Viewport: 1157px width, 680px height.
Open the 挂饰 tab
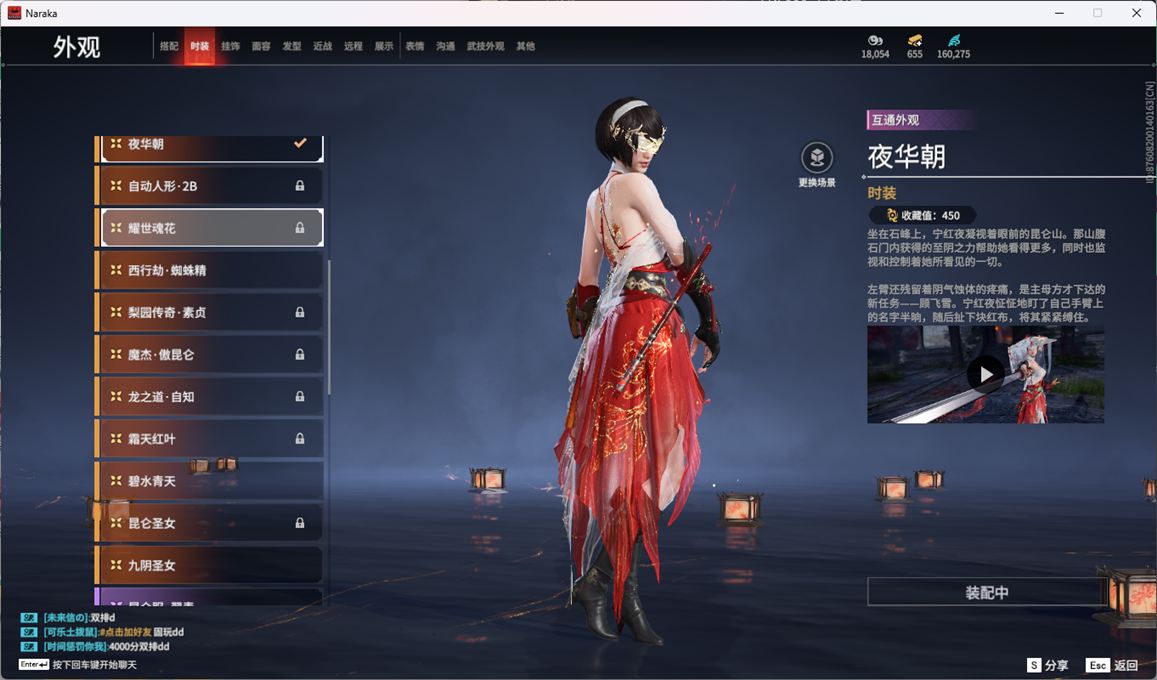pos(230,46)
